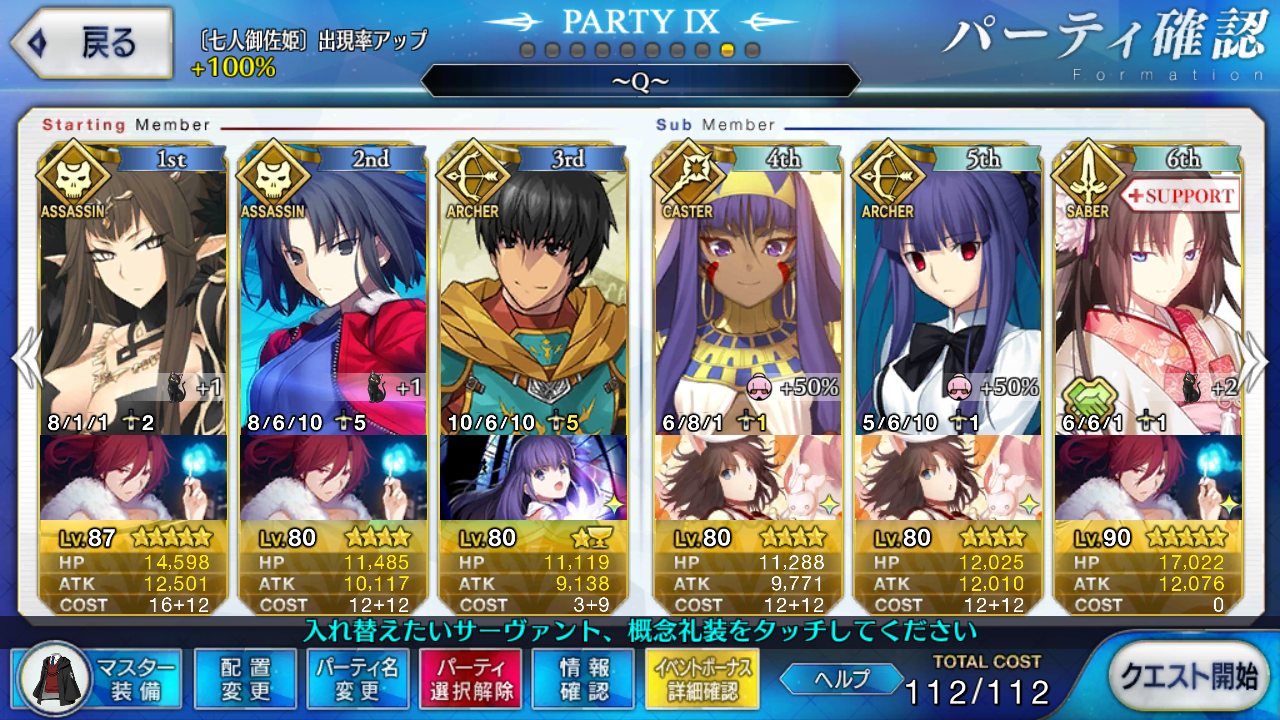Change the 3rd slot craft essence
Screen dimensions: 1280x720
tap(533, 477)
